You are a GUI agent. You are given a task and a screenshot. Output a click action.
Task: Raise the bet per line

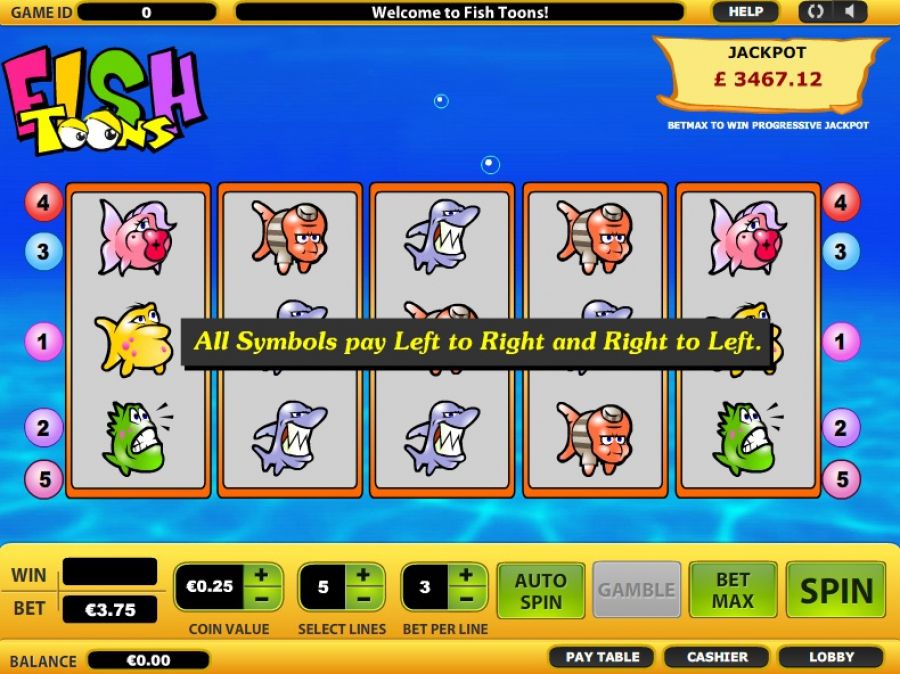tap(467, 575)
